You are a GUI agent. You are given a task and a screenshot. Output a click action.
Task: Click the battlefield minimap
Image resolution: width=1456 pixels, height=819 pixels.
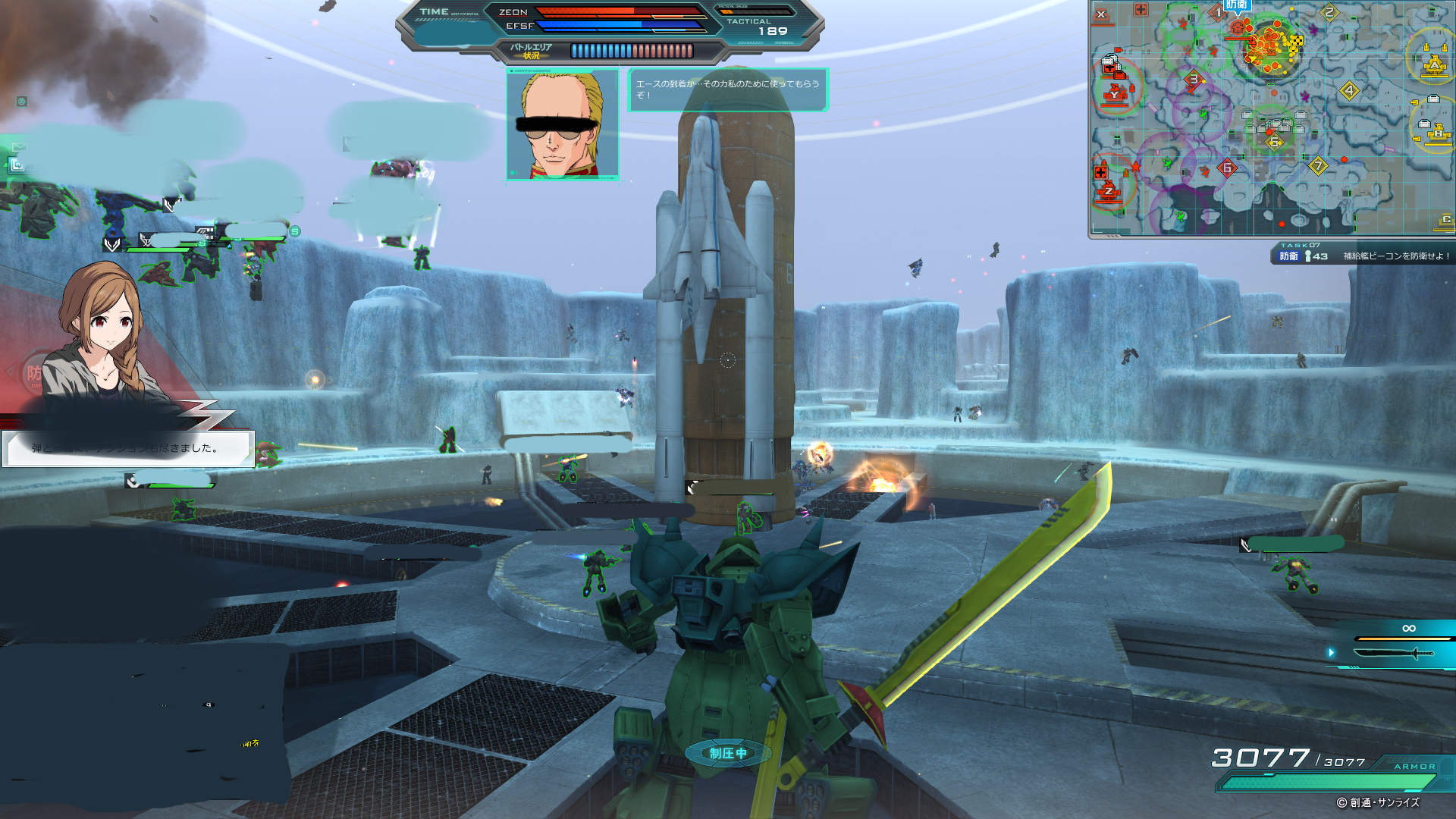click(x=1272, y=119)
